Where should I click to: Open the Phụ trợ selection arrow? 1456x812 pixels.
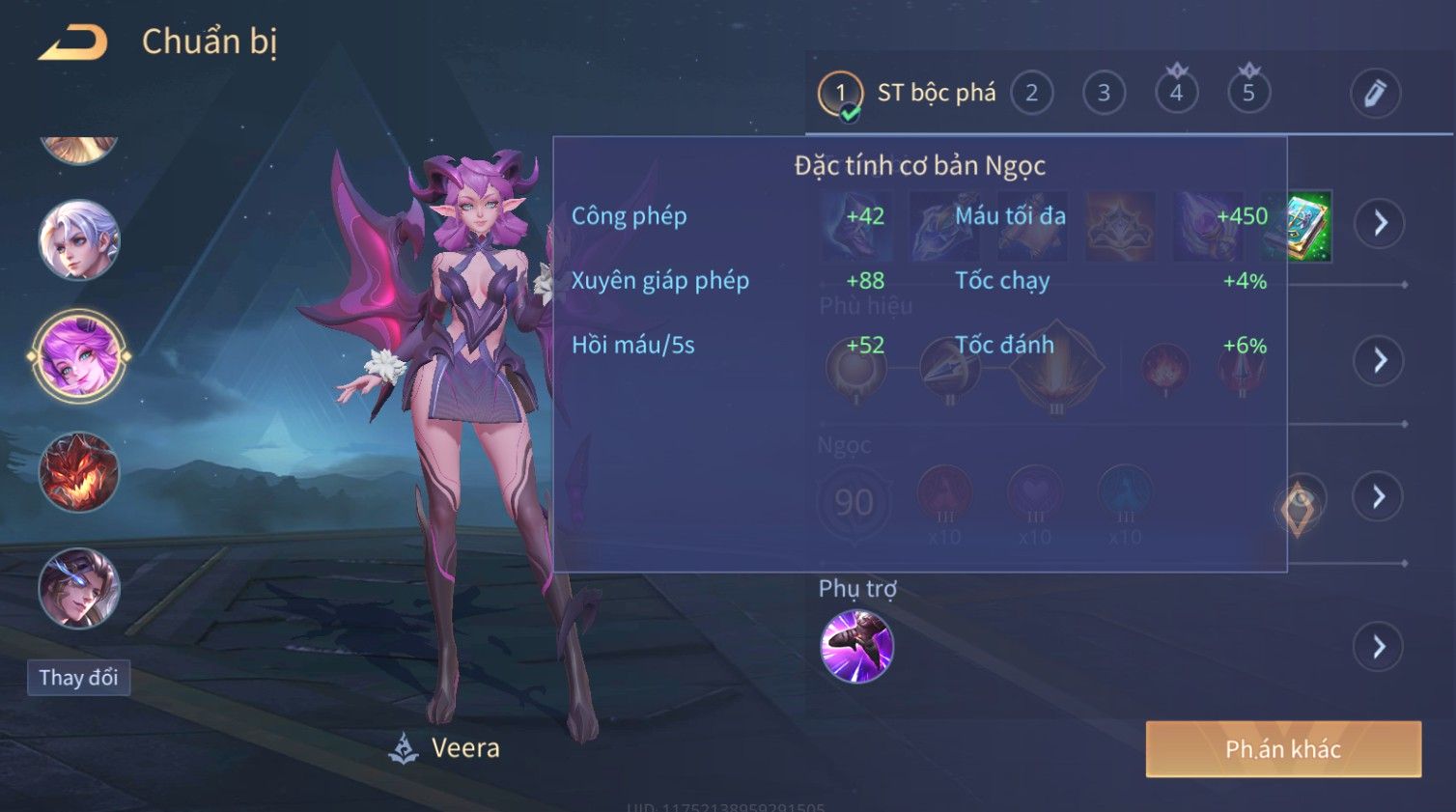coord(1380,646)
